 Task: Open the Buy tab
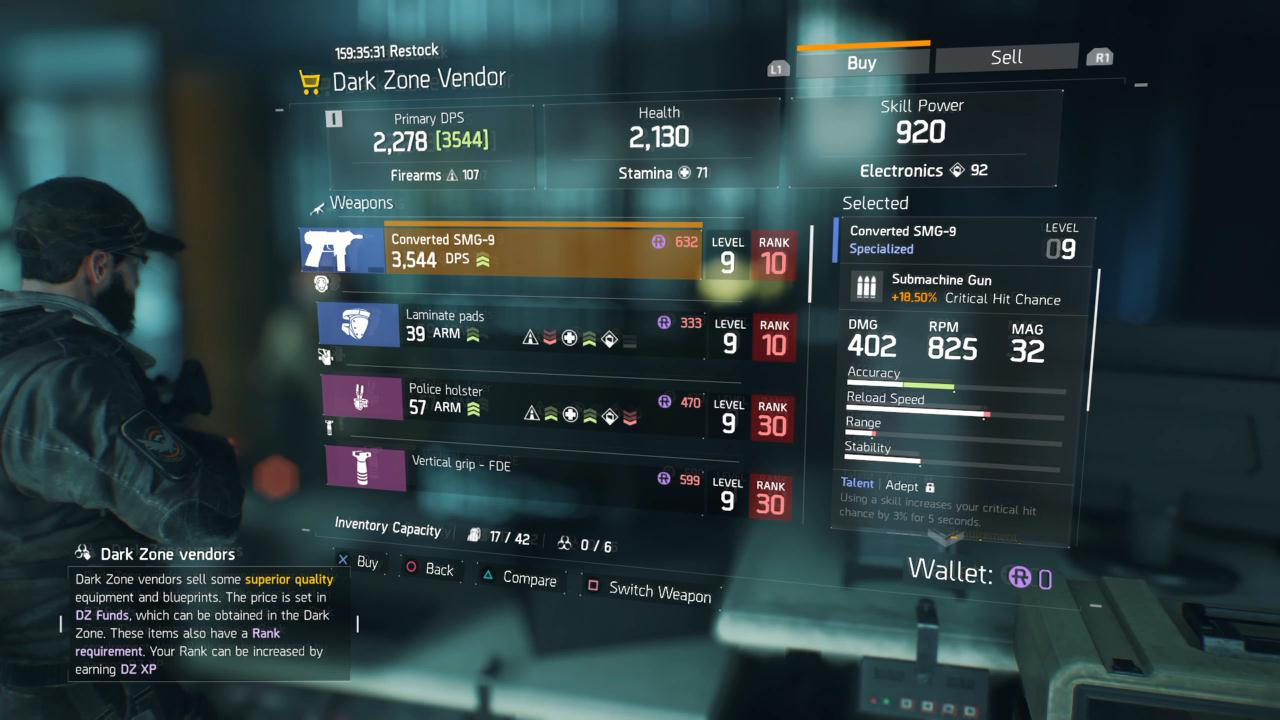(x=861, y=62)
